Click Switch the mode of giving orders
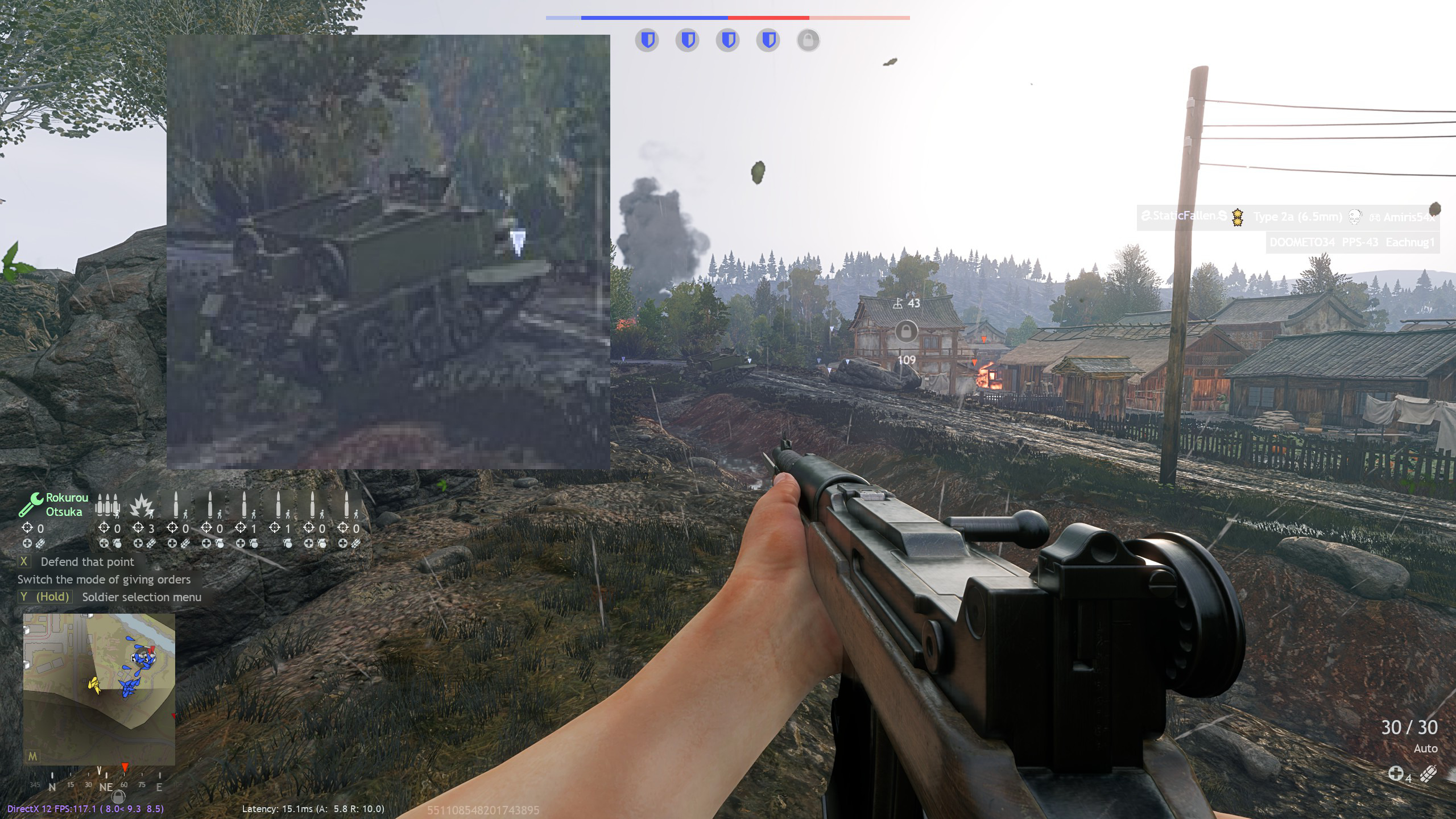 (x=104, y=580)
